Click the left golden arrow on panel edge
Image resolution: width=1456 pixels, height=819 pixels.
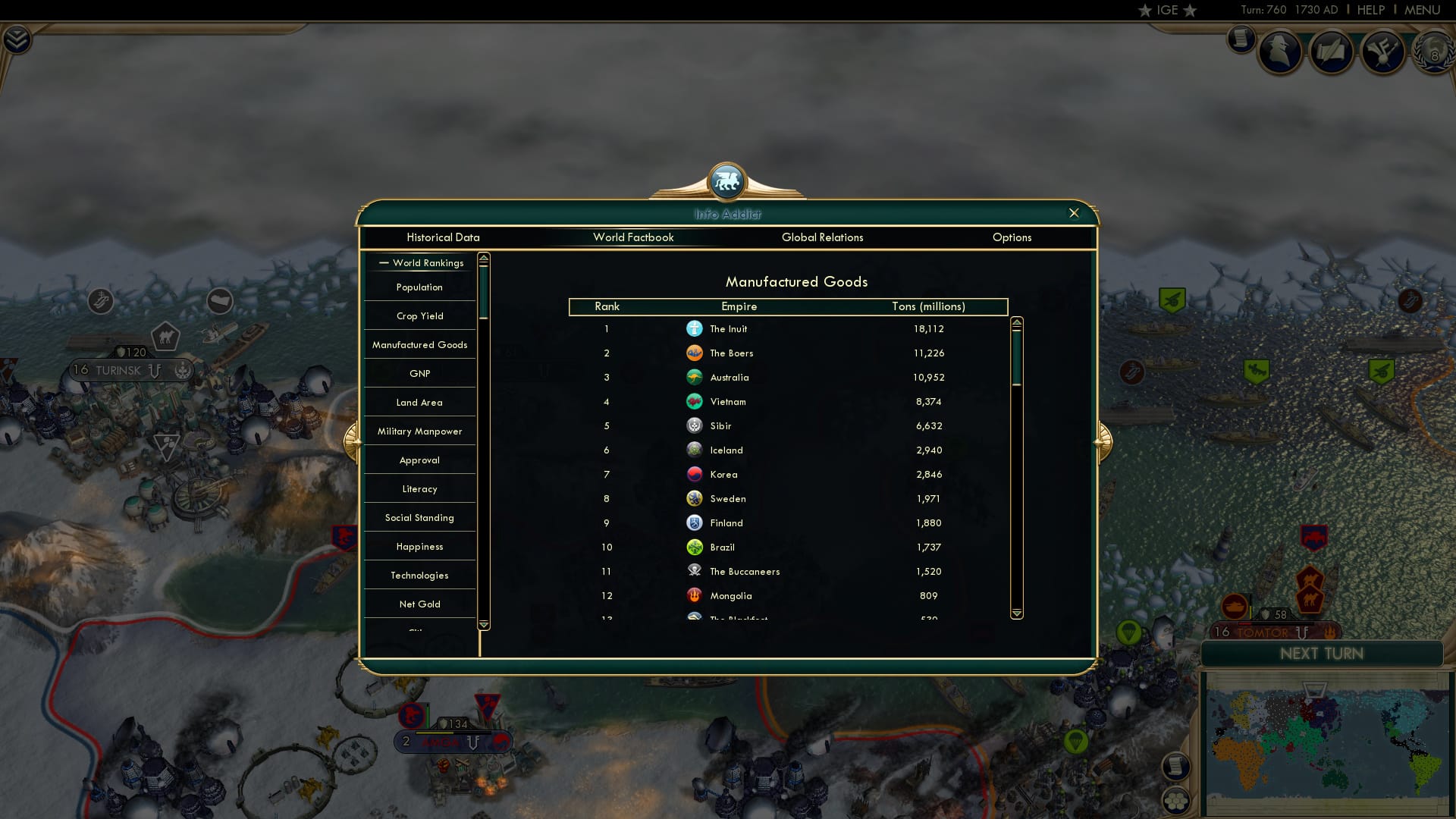tap(351, 441)
